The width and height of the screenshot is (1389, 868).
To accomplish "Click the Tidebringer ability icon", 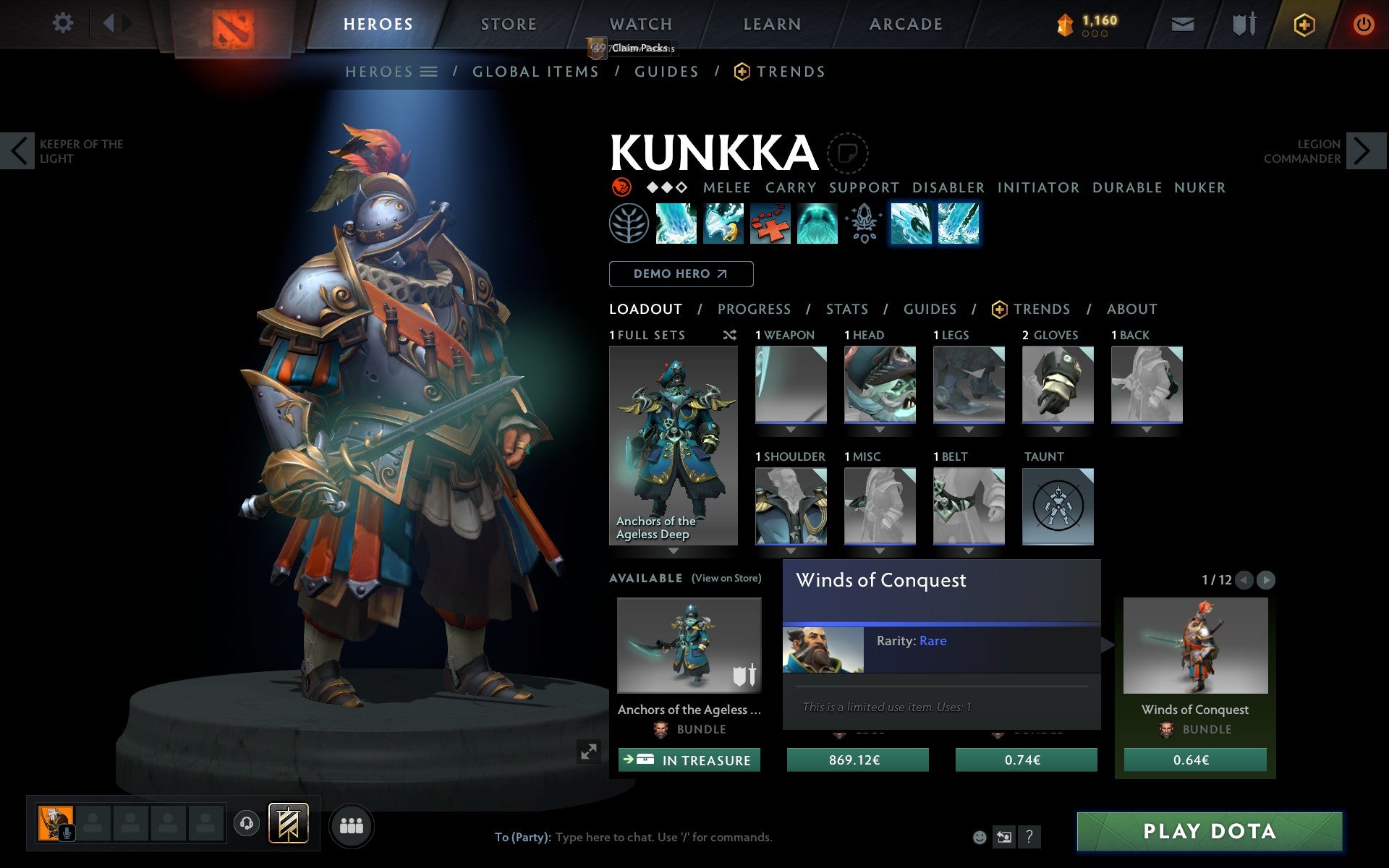I will [723, 224].
